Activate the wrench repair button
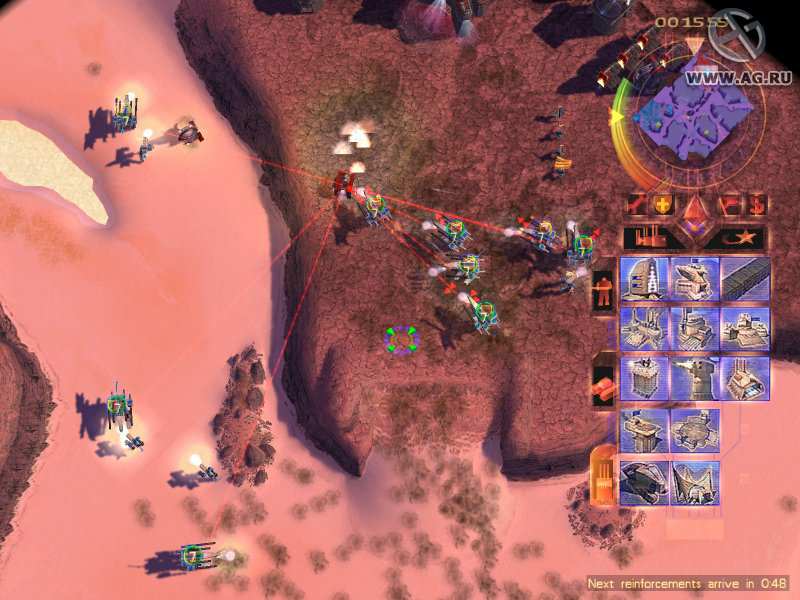The image size is (800, 600). point(634,205)
